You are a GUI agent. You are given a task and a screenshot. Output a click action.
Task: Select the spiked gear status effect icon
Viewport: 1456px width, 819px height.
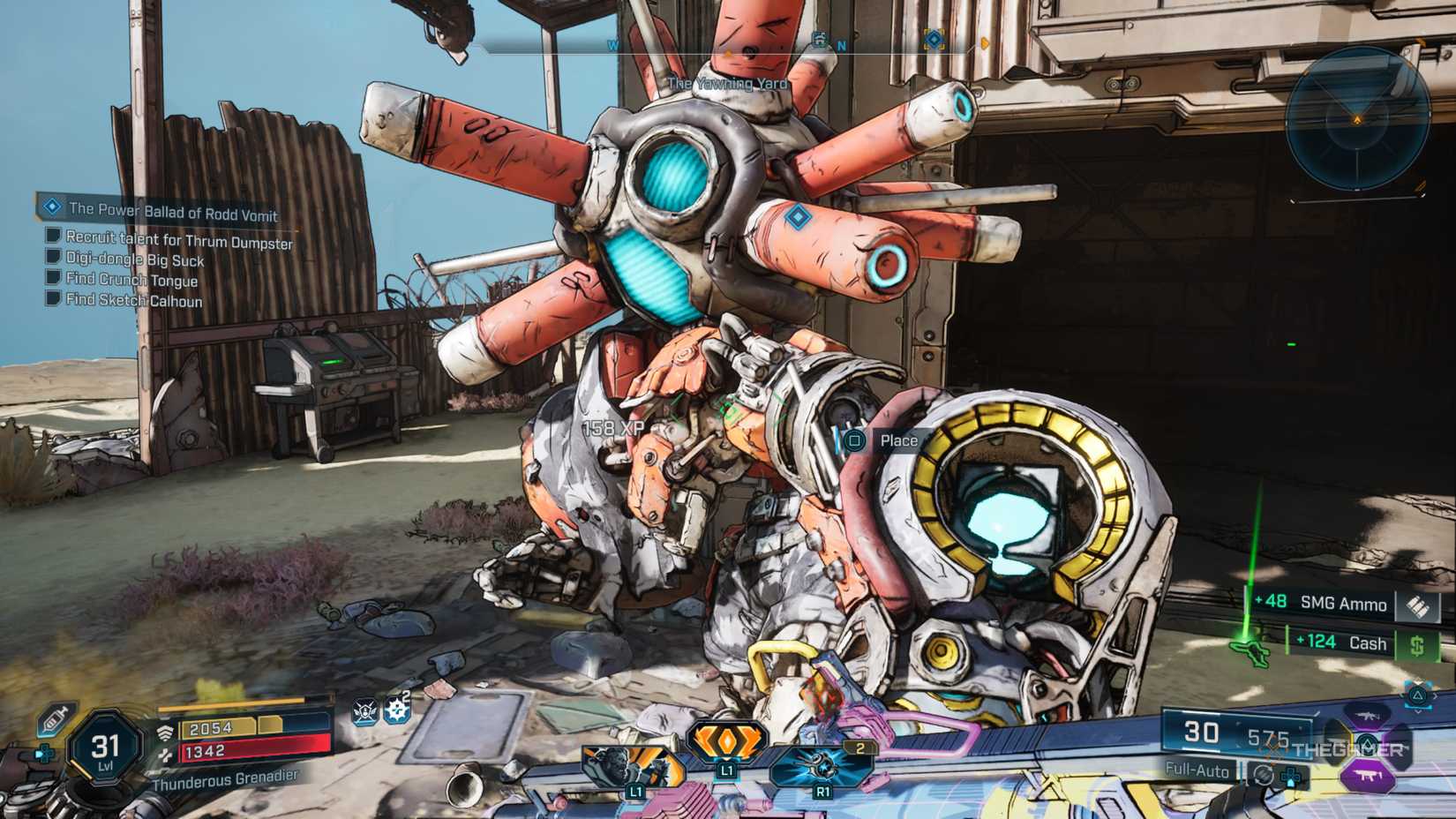click(x=397, y=710)
